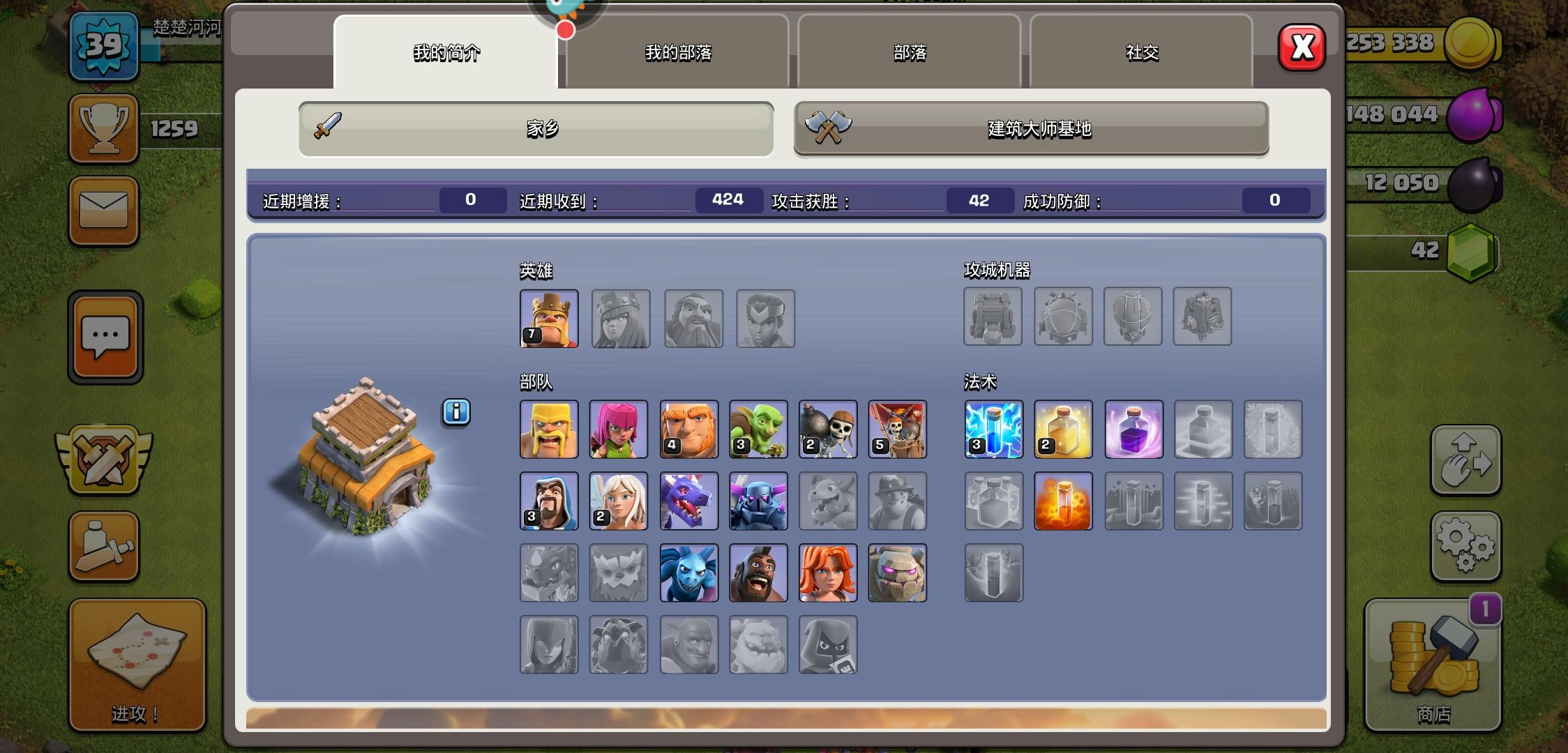
Task: Switch to the 社交 tab
Action: tap(1142, 52)
